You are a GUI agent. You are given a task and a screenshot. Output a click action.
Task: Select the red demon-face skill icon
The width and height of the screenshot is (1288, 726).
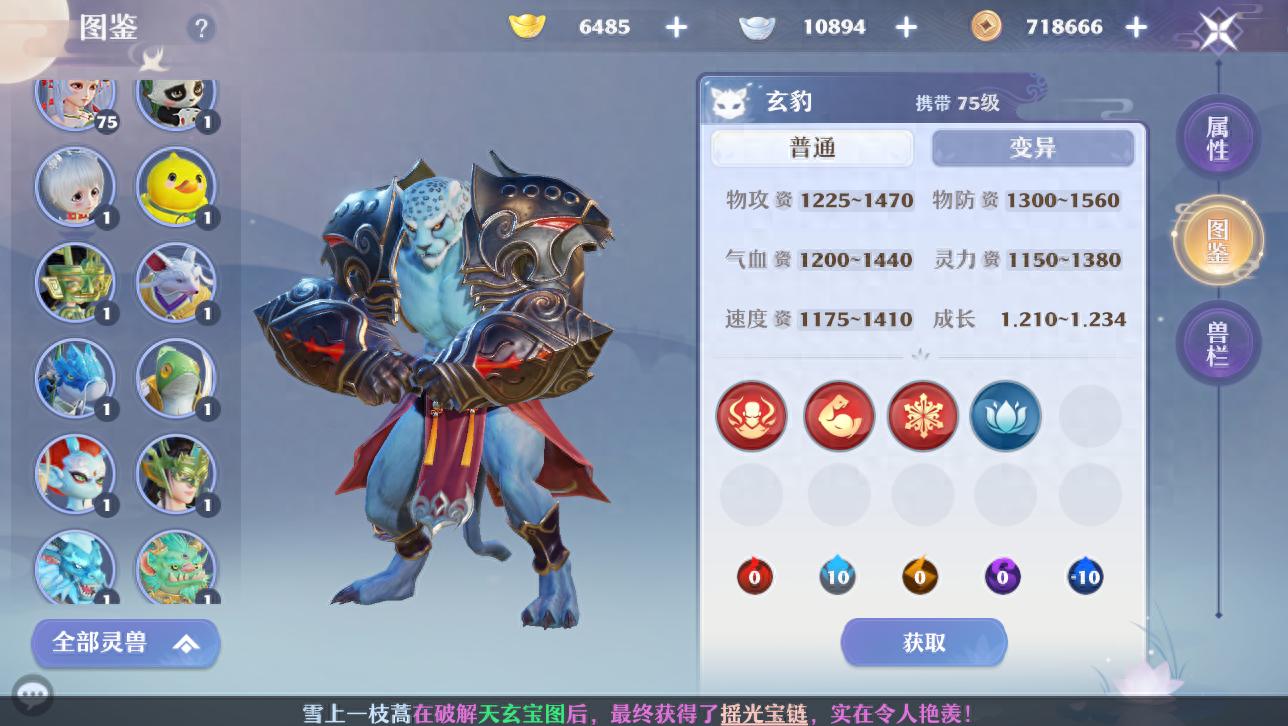click(x=751, y=416)
